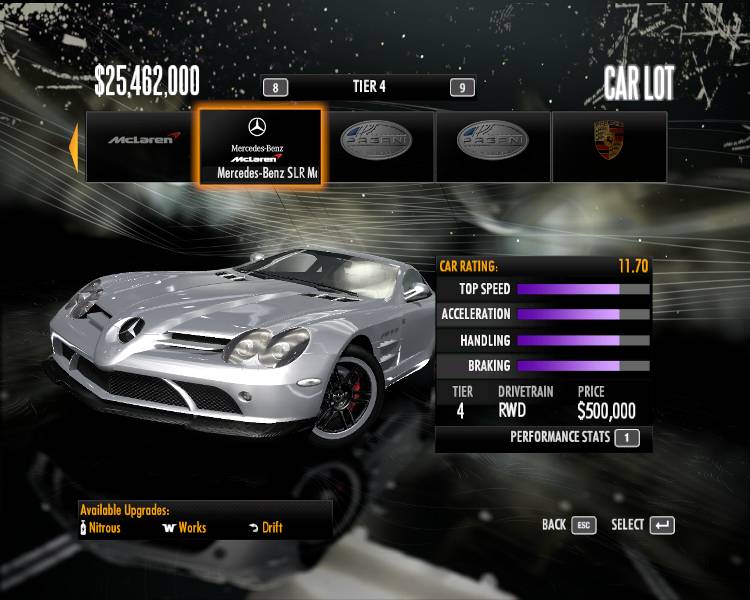
Task: Pick the Porsche crest car tile
Action: pos(609,146)
